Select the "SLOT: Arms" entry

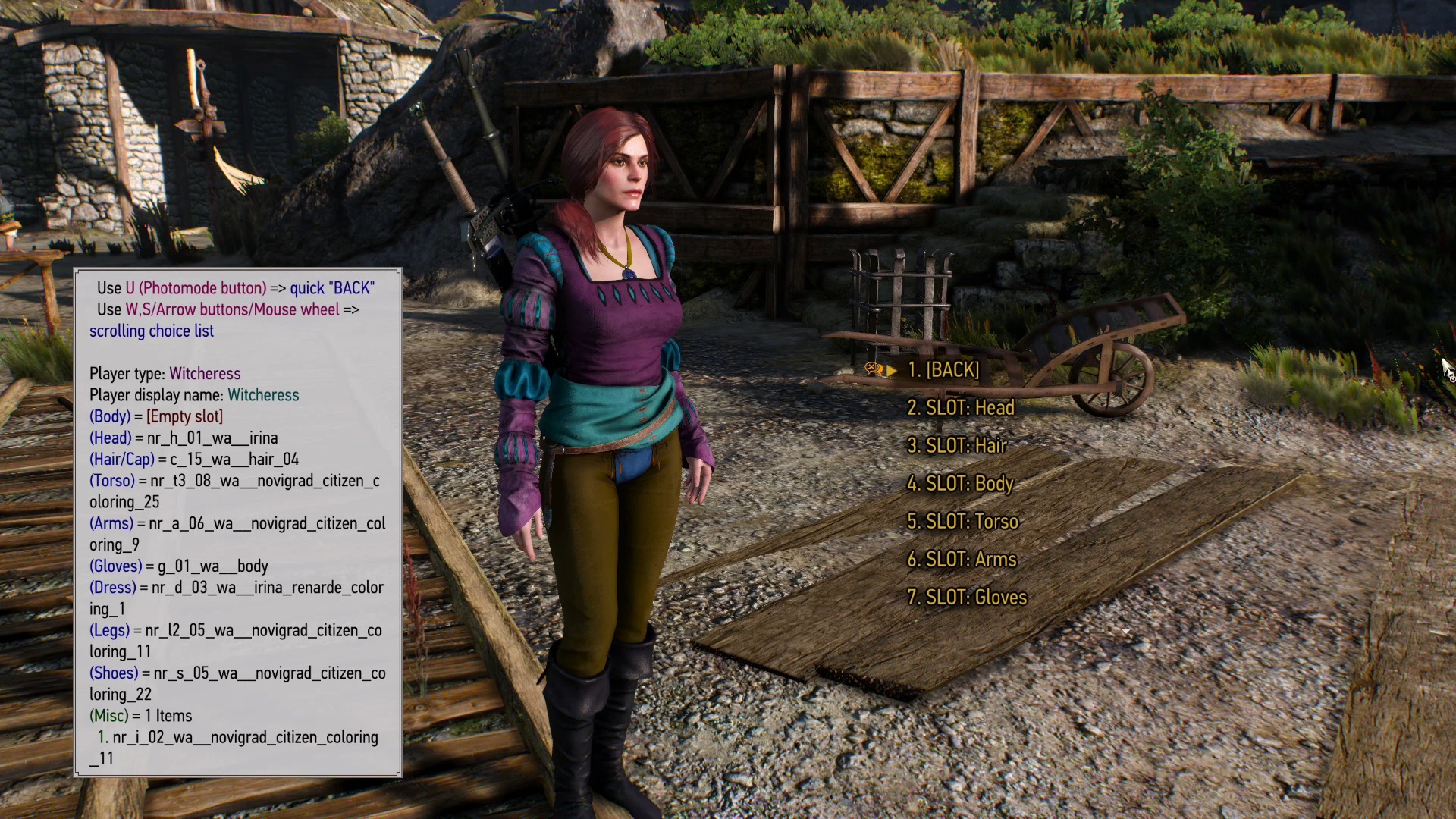(x=962, y=560)
